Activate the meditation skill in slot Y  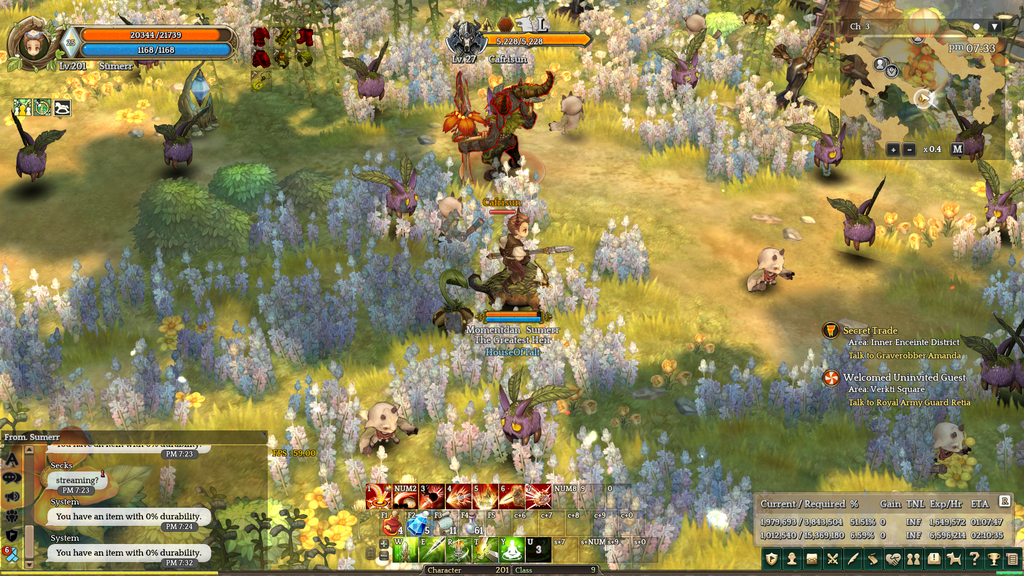click(511, 549)
